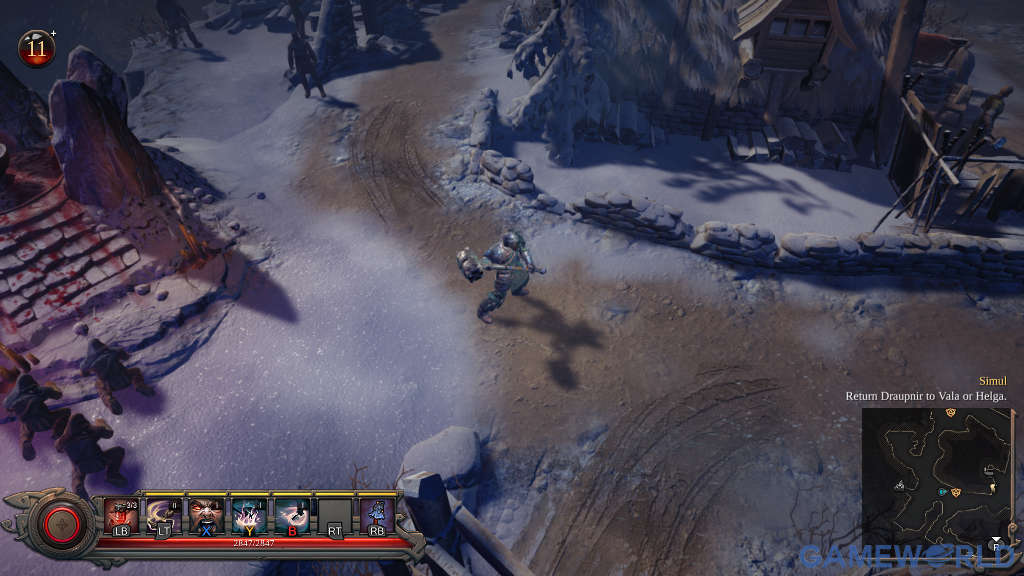Activate the blue figure ability on RB
The height and width of the screenshot is (576, 1024).
[x=377, y=514]
